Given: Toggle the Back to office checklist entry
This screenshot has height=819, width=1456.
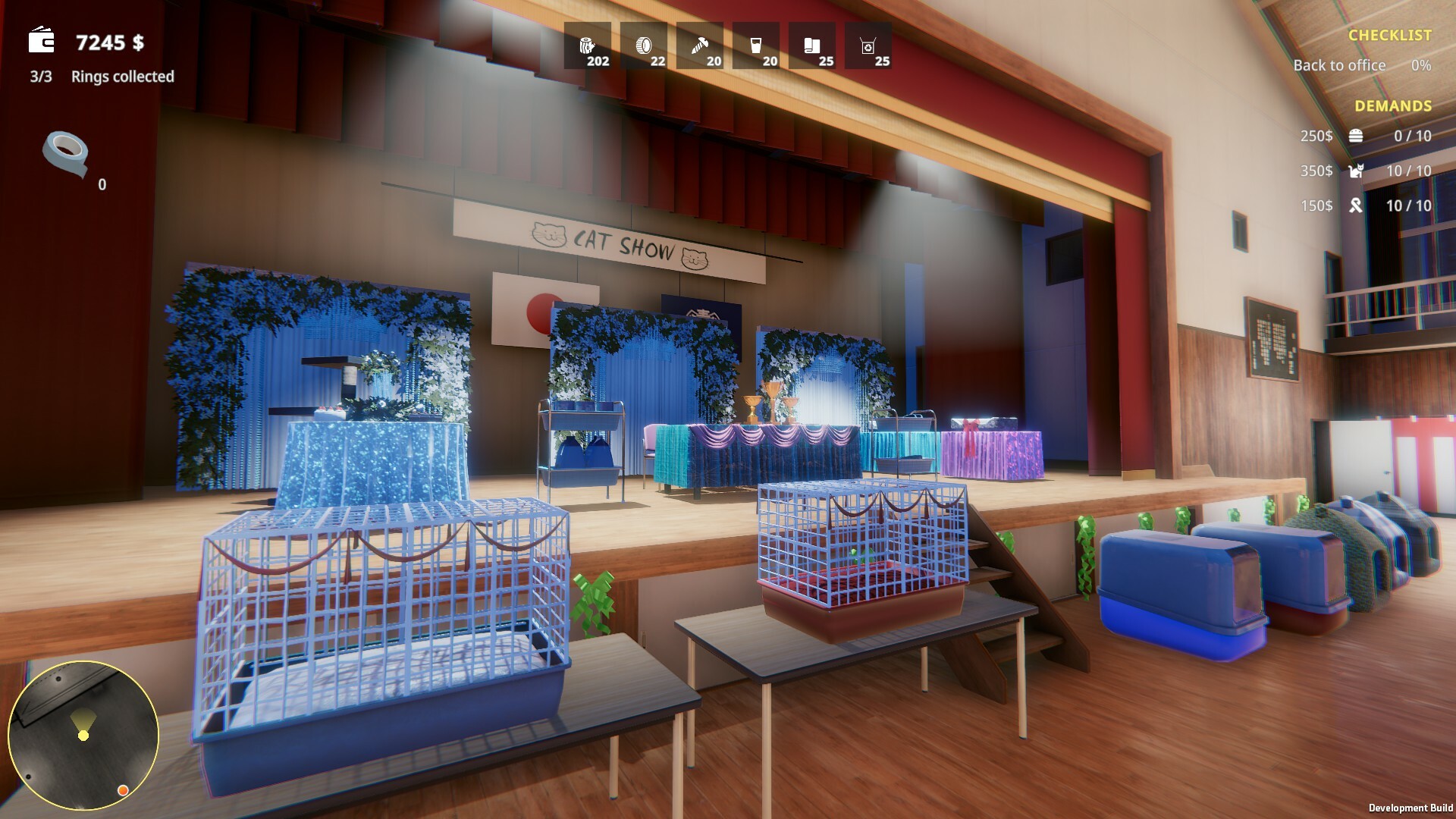Looking at the screenshot, I should coord(1338,65).
